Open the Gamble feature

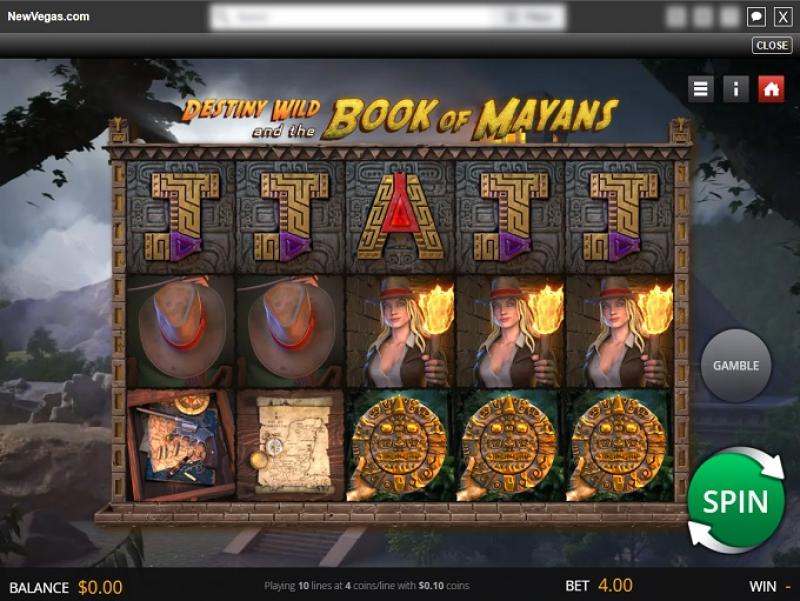pos(735,365)
